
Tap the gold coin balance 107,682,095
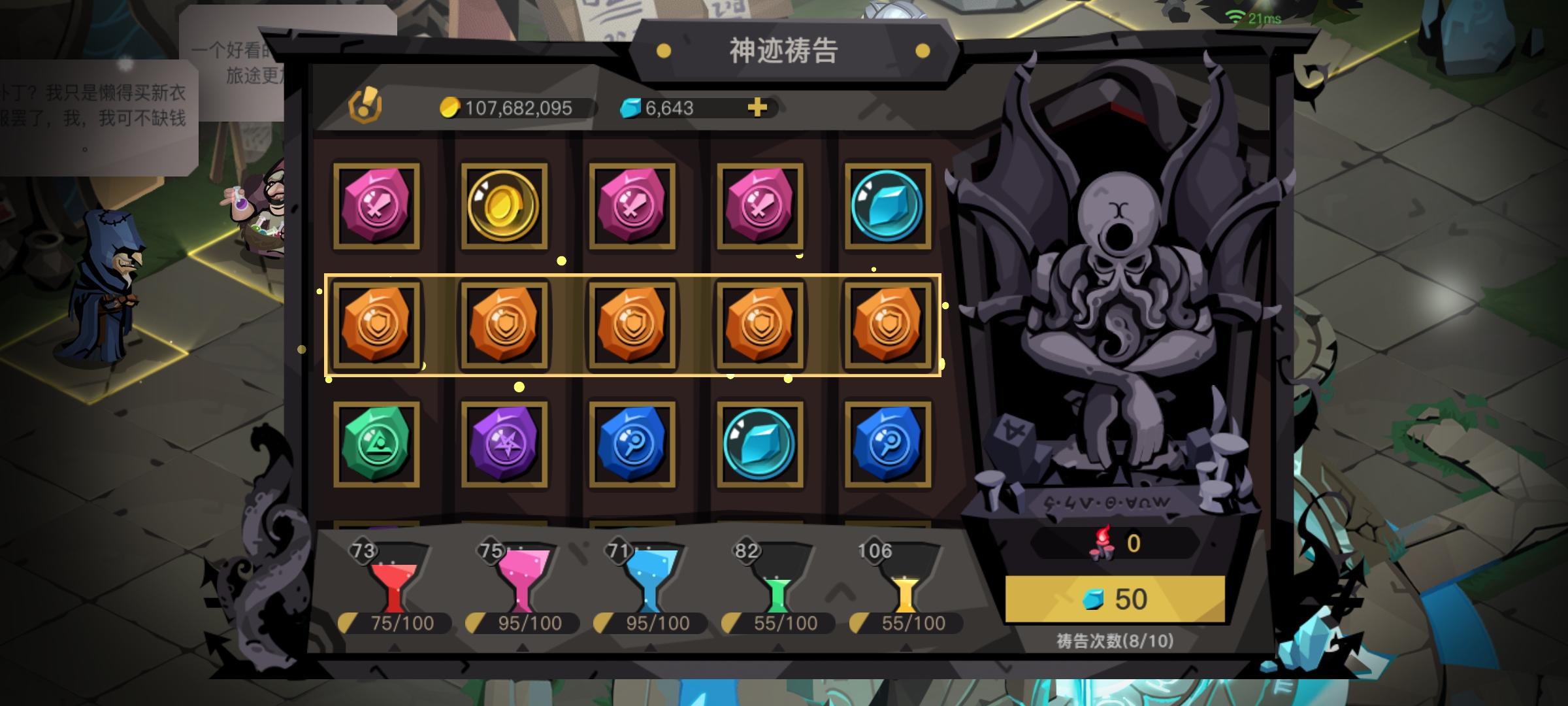516,109
